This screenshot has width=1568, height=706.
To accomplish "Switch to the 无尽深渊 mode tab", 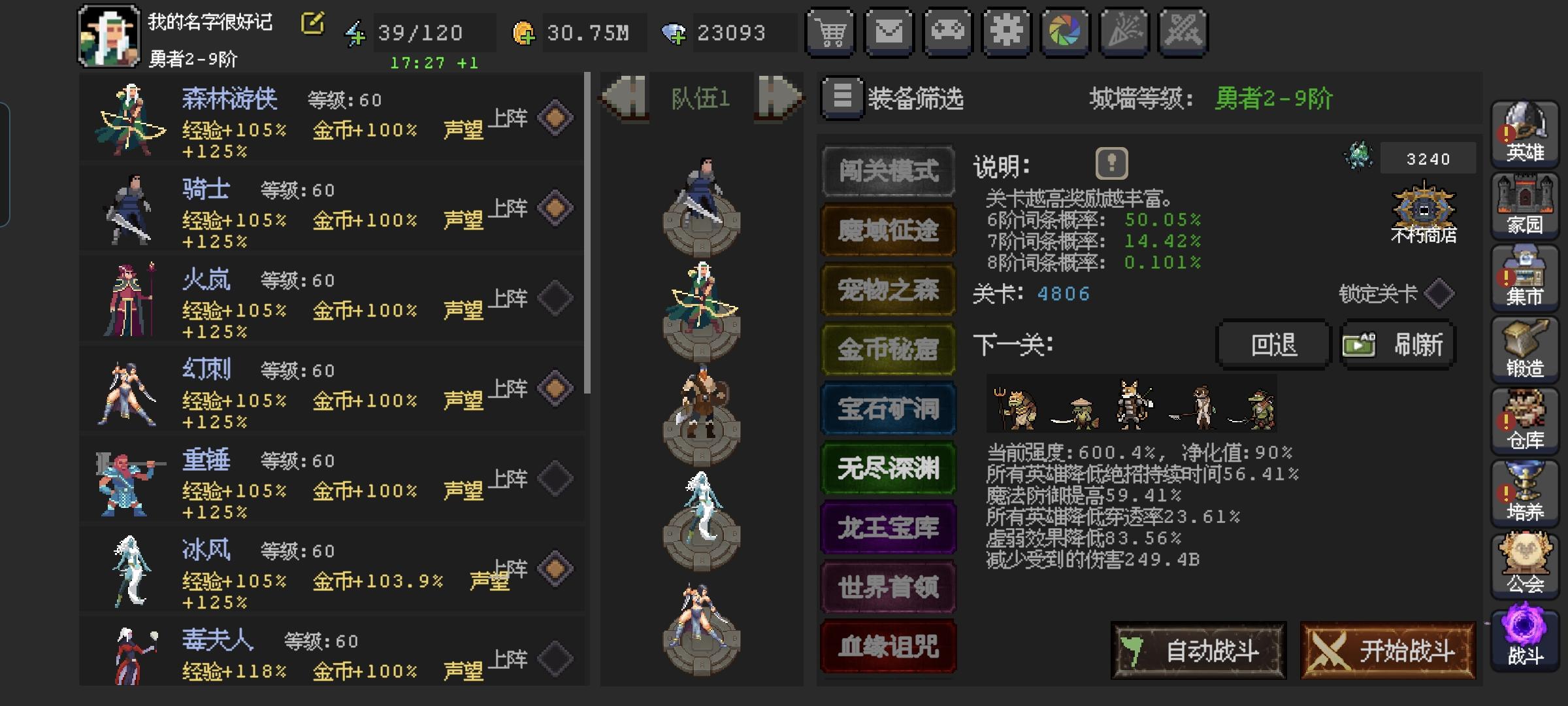I will pos(887,467).
